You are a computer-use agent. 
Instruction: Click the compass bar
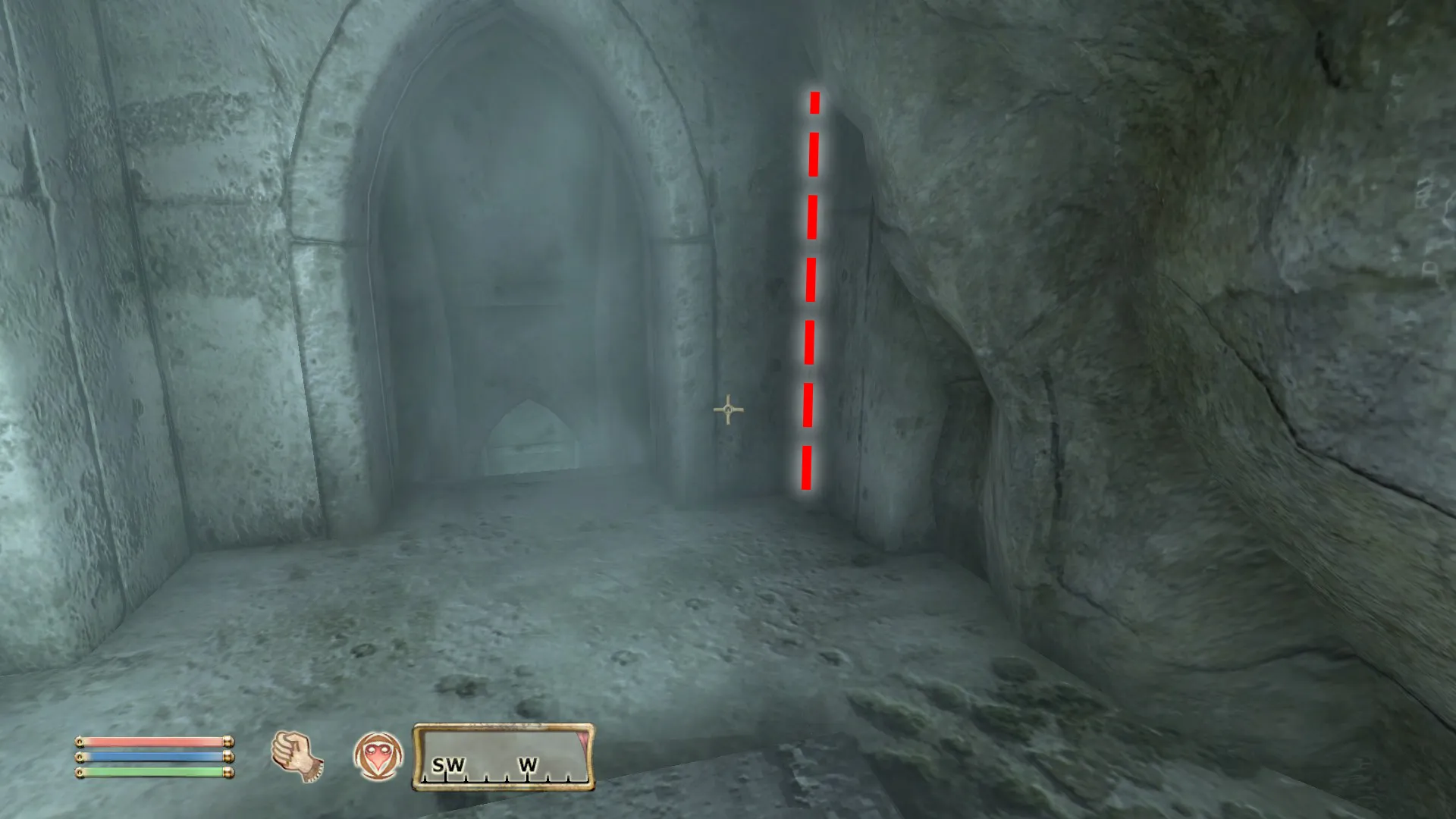click(503, 758)
